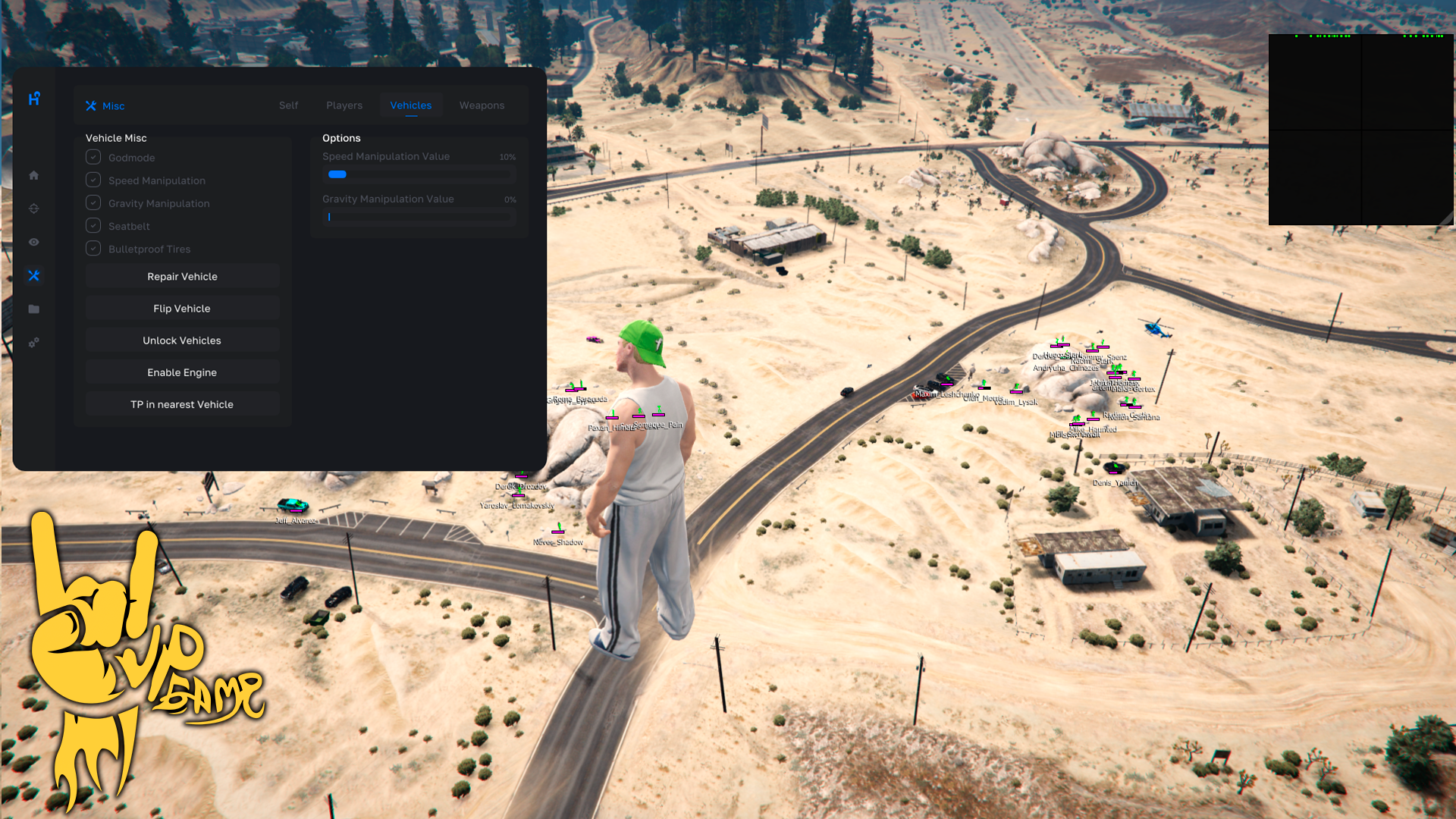
Task: Select the eye icon in the sidebar
Action: point(34,242)
